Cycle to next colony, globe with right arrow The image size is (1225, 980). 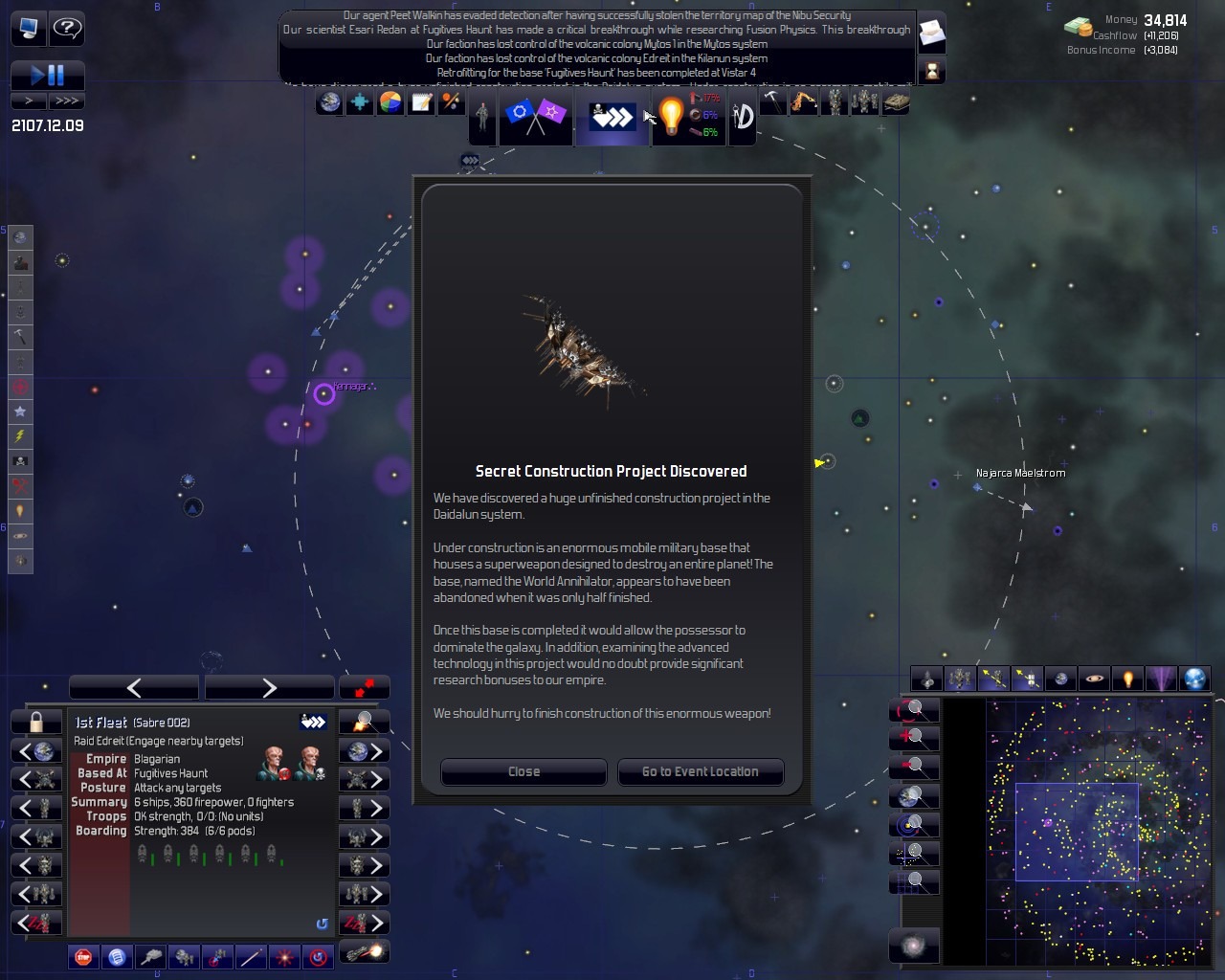pos(364,751)
